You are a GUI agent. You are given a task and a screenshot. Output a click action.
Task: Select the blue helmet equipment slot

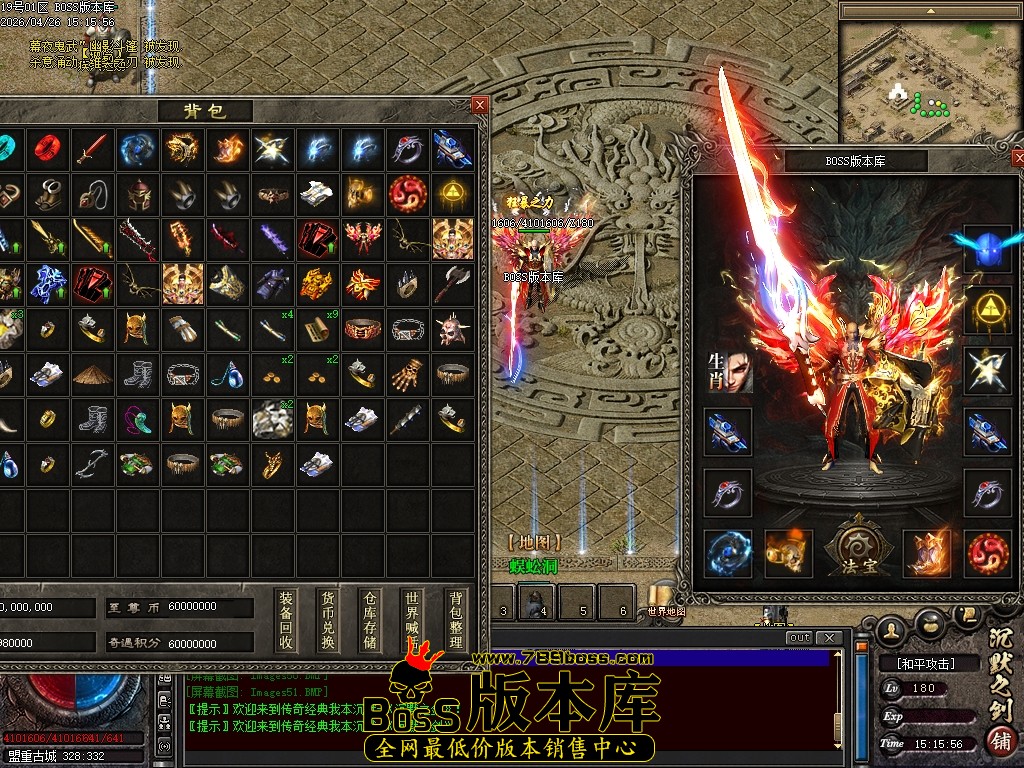pos(988,248)
